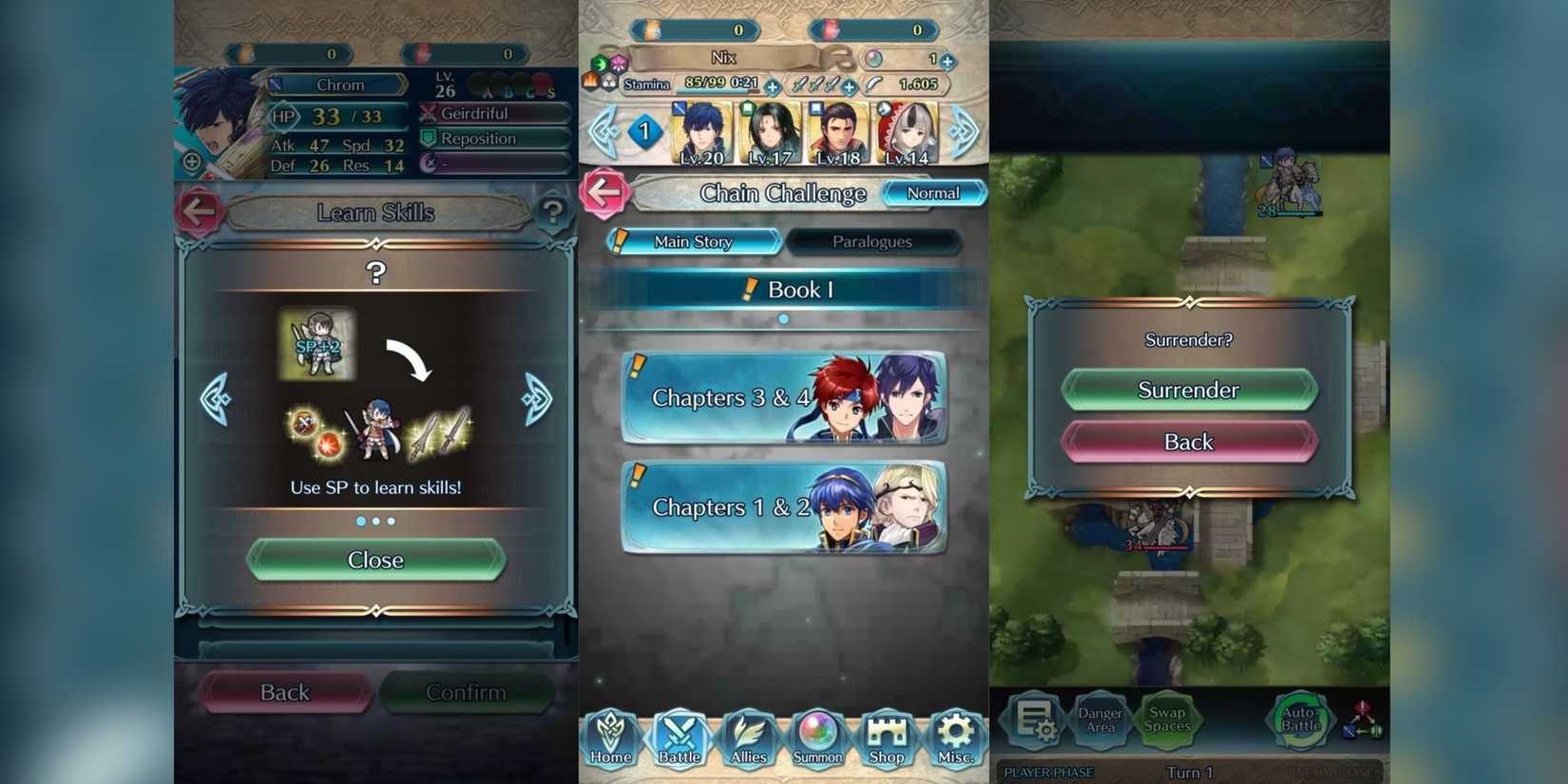Open the battle settings gear icon

click(x=1037, y=720)
